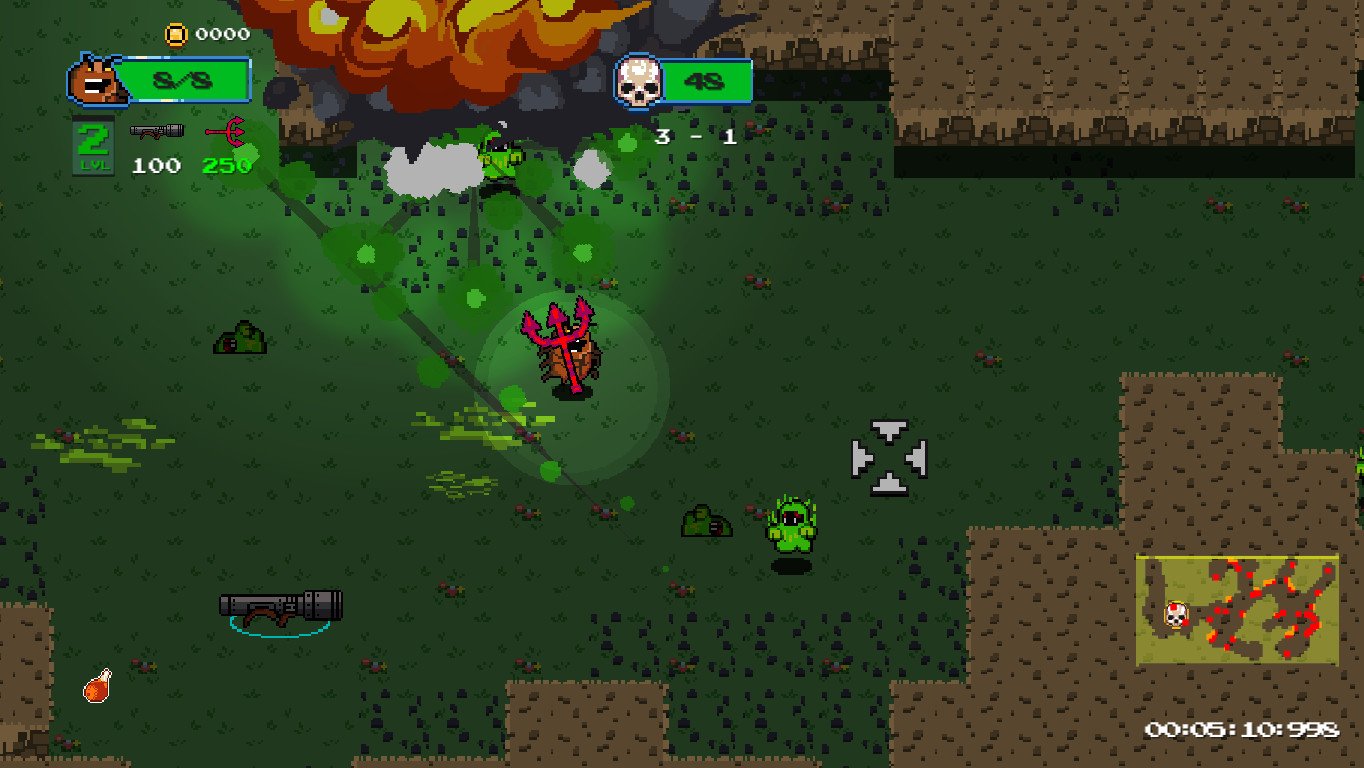Click the skull enemy counter icon
1364x768 pixels.
(x=638, y=83)
